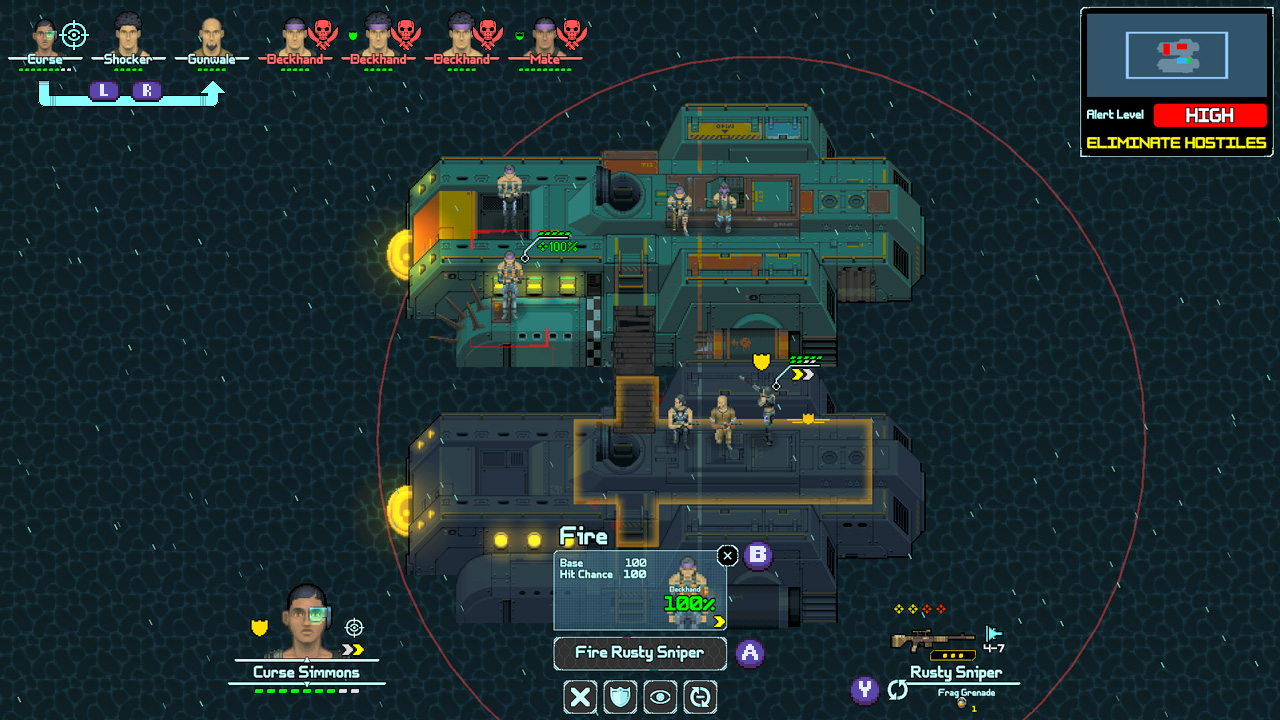Click the yellow chevron on the hit chance panel
The height and width of the screenshot is (720, 1280).
[x=721, y=620]
